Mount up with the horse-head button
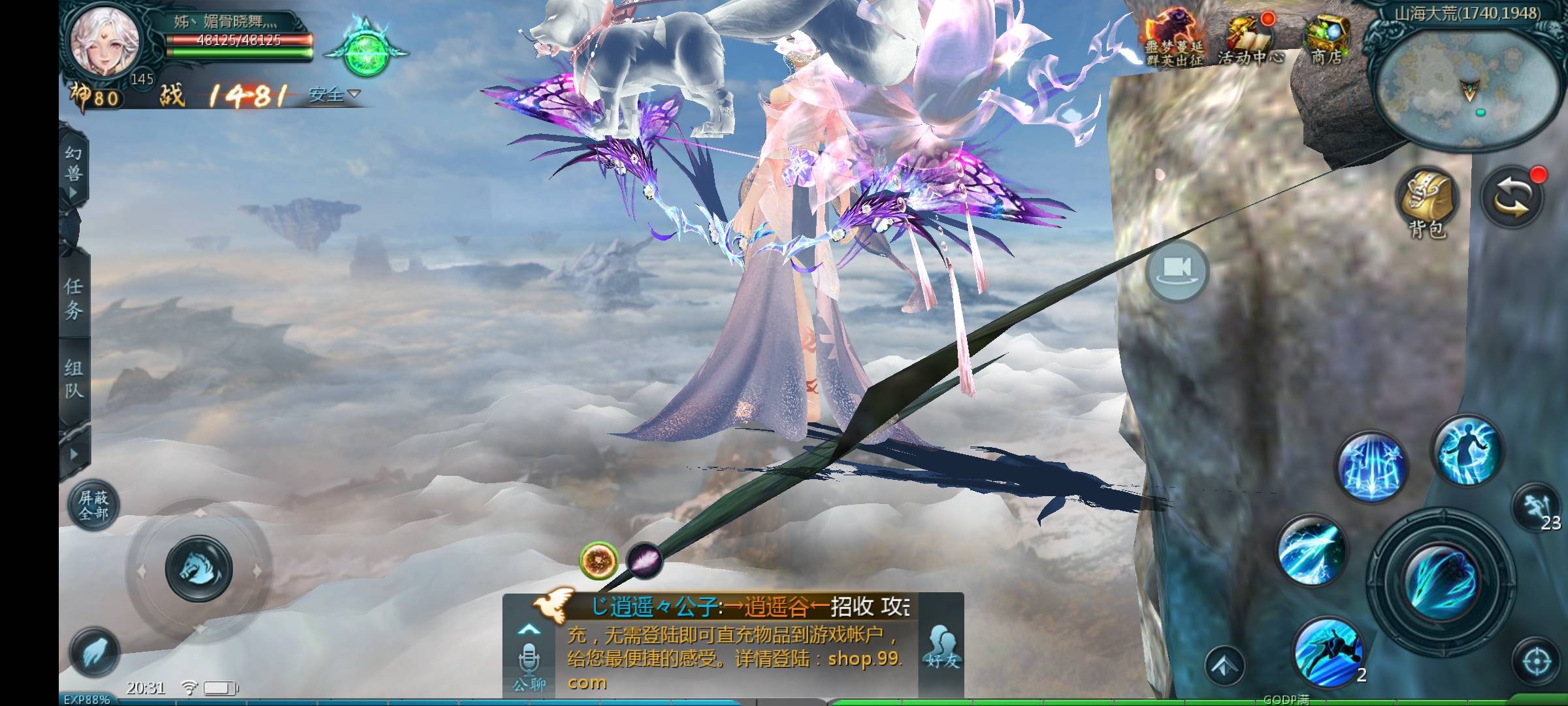 pyautogui.click(x=199, y=569)
